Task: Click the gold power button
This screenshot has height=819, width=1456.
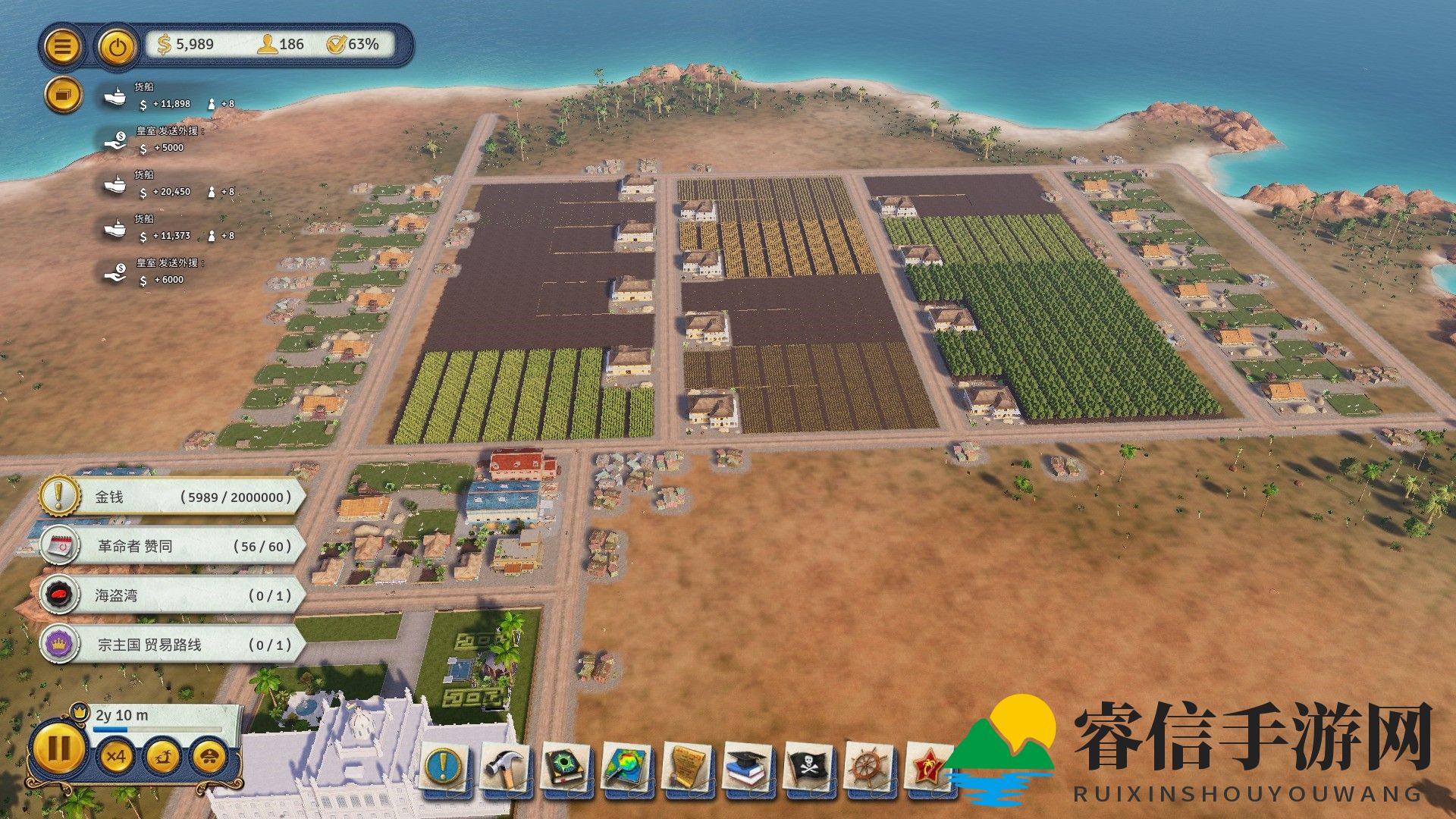Action: tap(117, 46)
